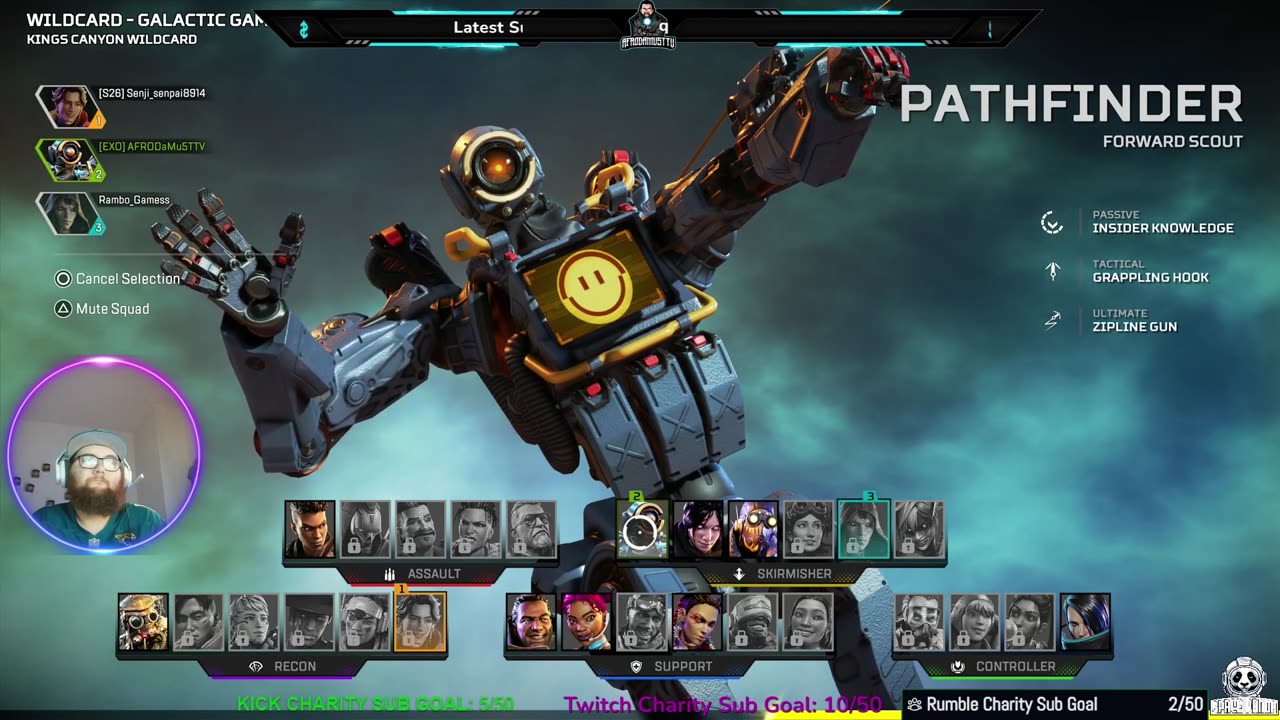1280x720 pixels.
Task: Choose Loba from the Support legends
Action: point(697,622)
